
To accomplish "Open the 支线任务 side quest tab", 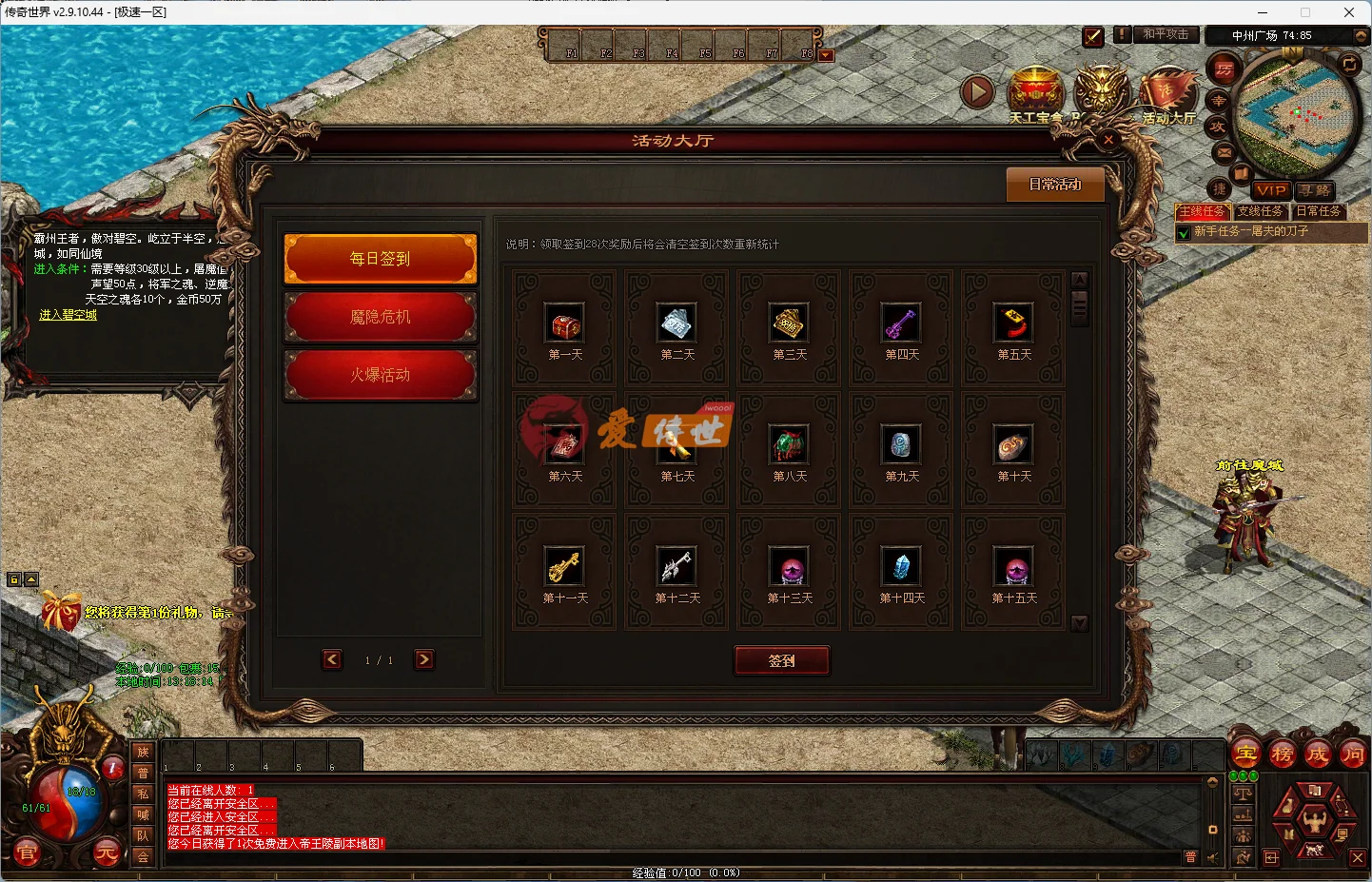I will point(1261,211).
